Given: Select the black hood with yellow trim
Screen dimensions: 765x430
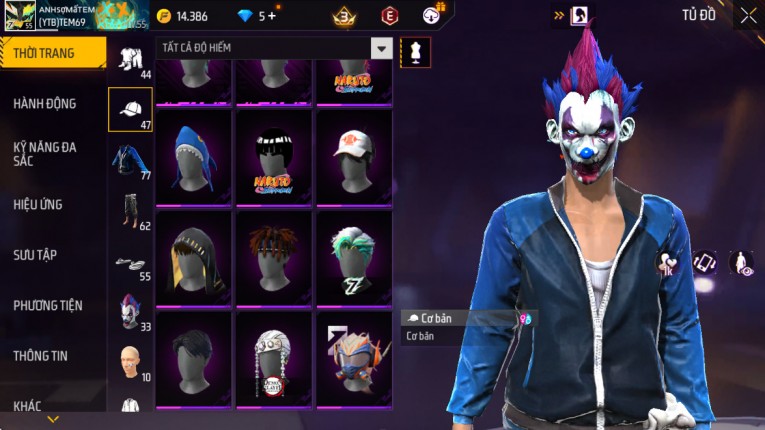Looking at the screenshot, I should (193, 256).
